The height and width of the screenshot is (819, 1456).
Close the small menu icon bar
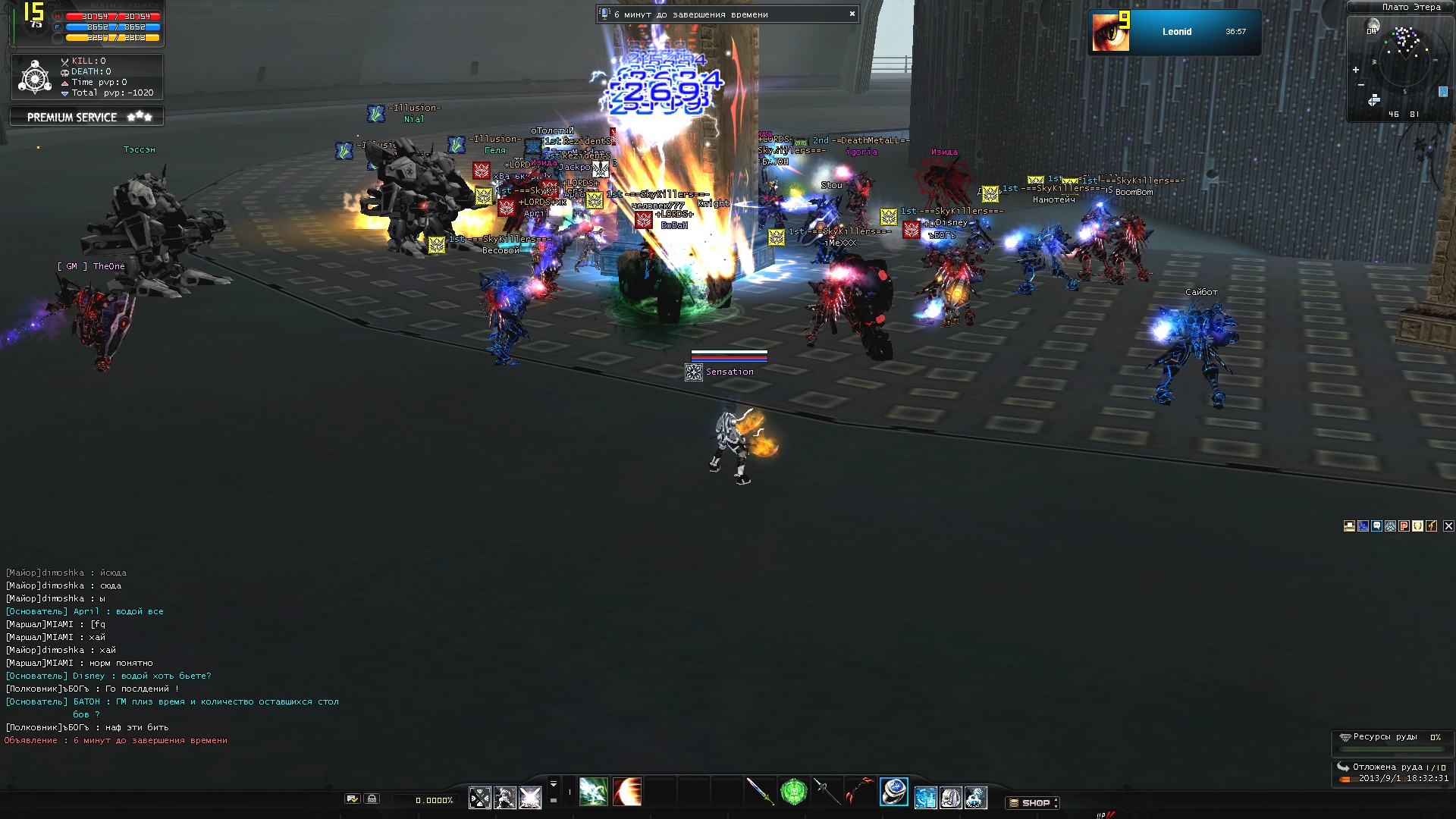pyautogui.click(x=1448, y=526)
